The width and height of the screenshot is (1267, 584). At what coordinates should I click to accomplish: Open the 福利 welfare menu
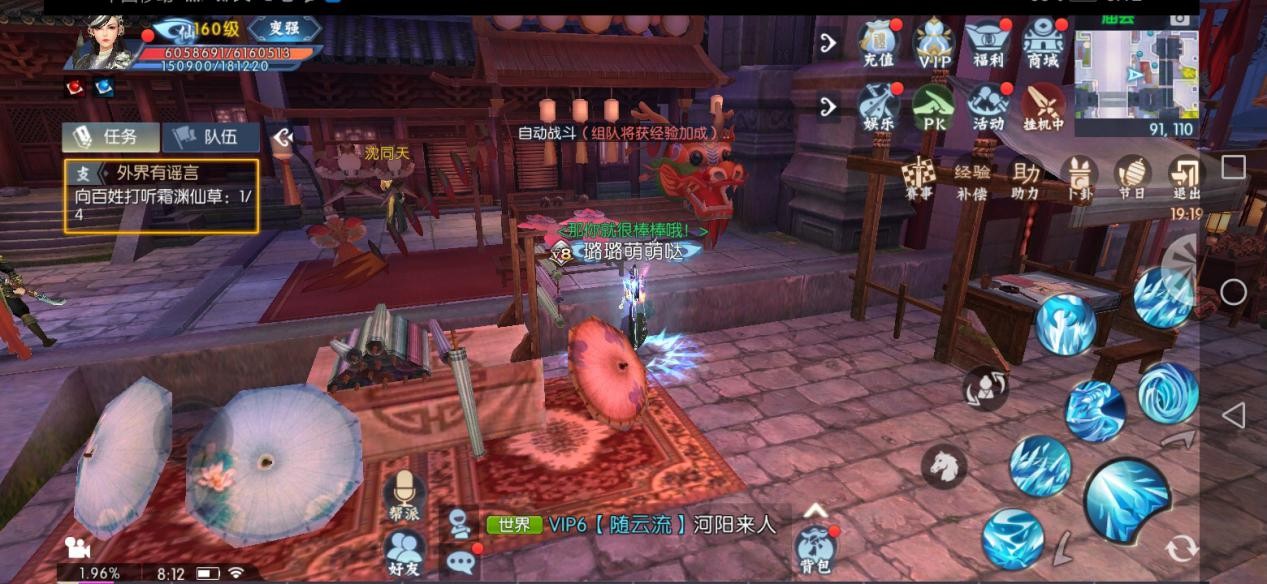(988, 44)
